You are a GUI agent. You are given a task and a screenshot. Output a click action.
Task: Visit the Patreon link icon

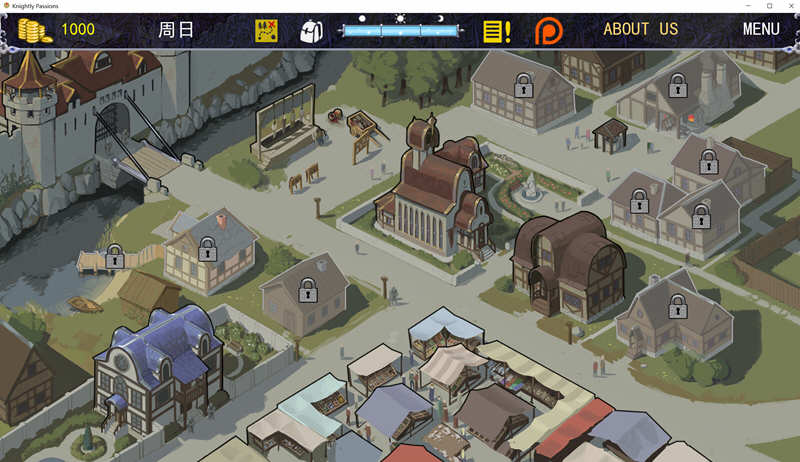click(x=548, y=30)
